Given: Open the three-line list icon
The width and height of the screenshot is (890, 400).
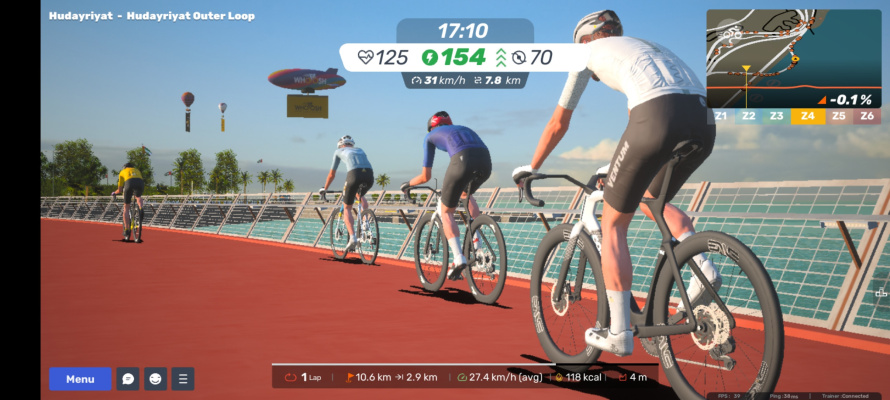Looking at the screenshot, I should tap(183, 379).
